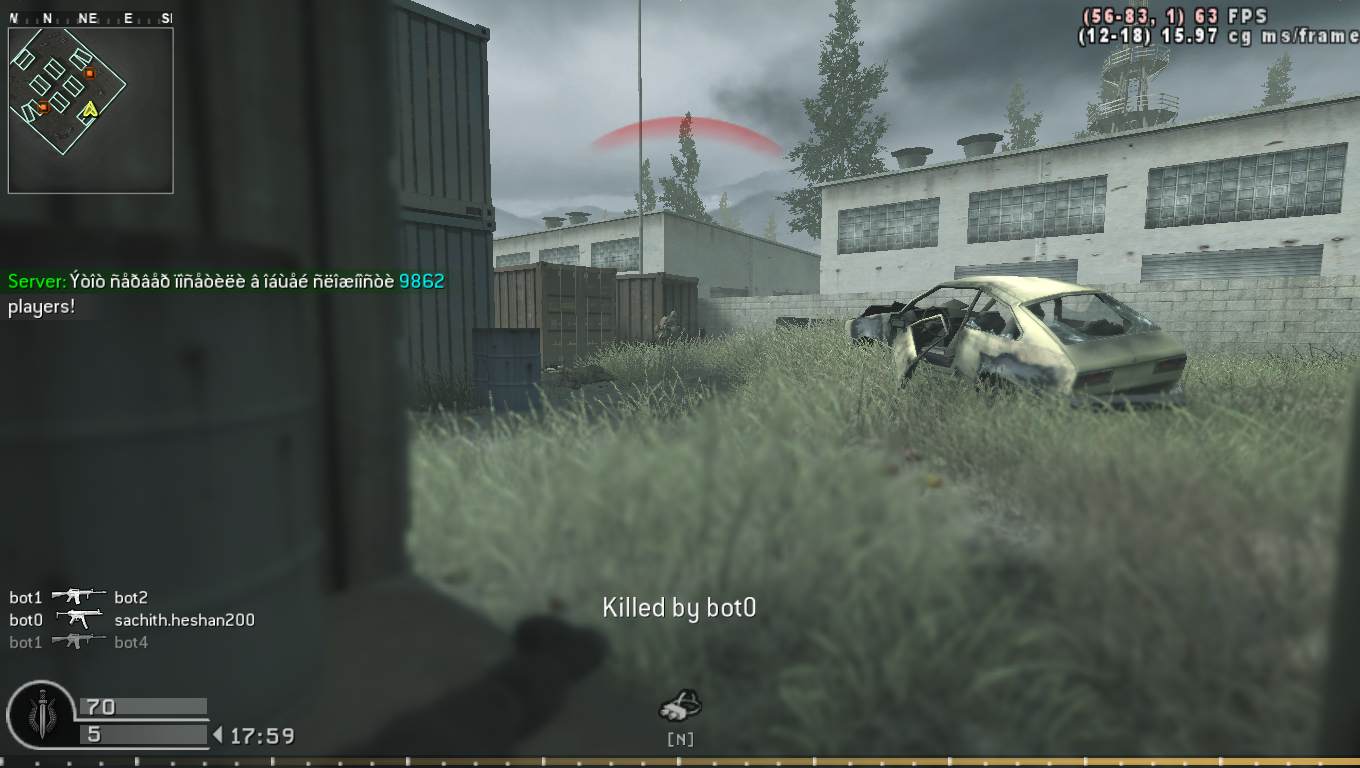Click the Killed by bot0 message
The height and width of the screenshot is (768, 1360).
(677, 606)
